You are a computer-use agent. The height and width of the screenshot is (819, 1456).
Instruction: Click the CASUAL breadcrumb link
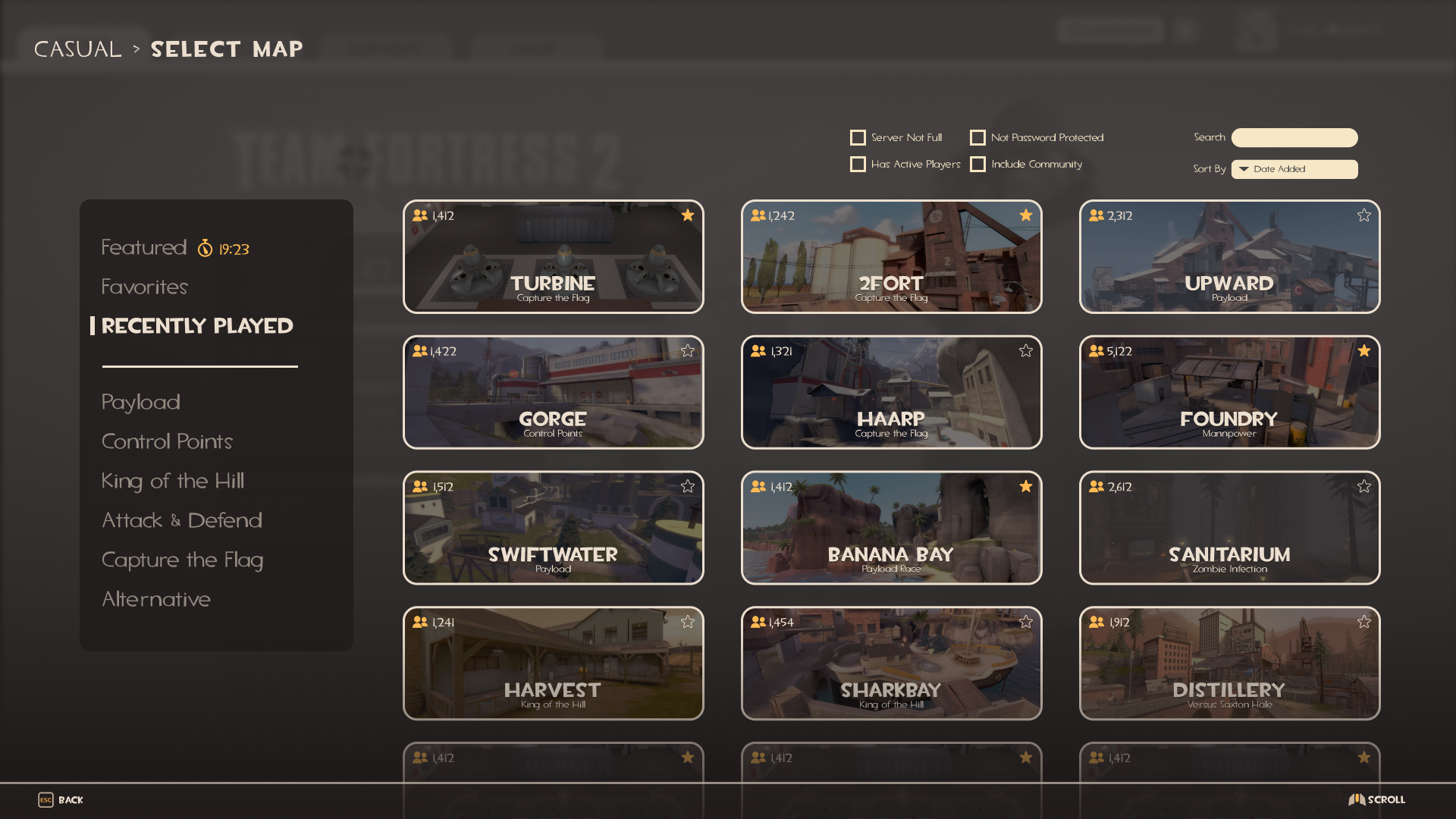click(x=77, y=49)
